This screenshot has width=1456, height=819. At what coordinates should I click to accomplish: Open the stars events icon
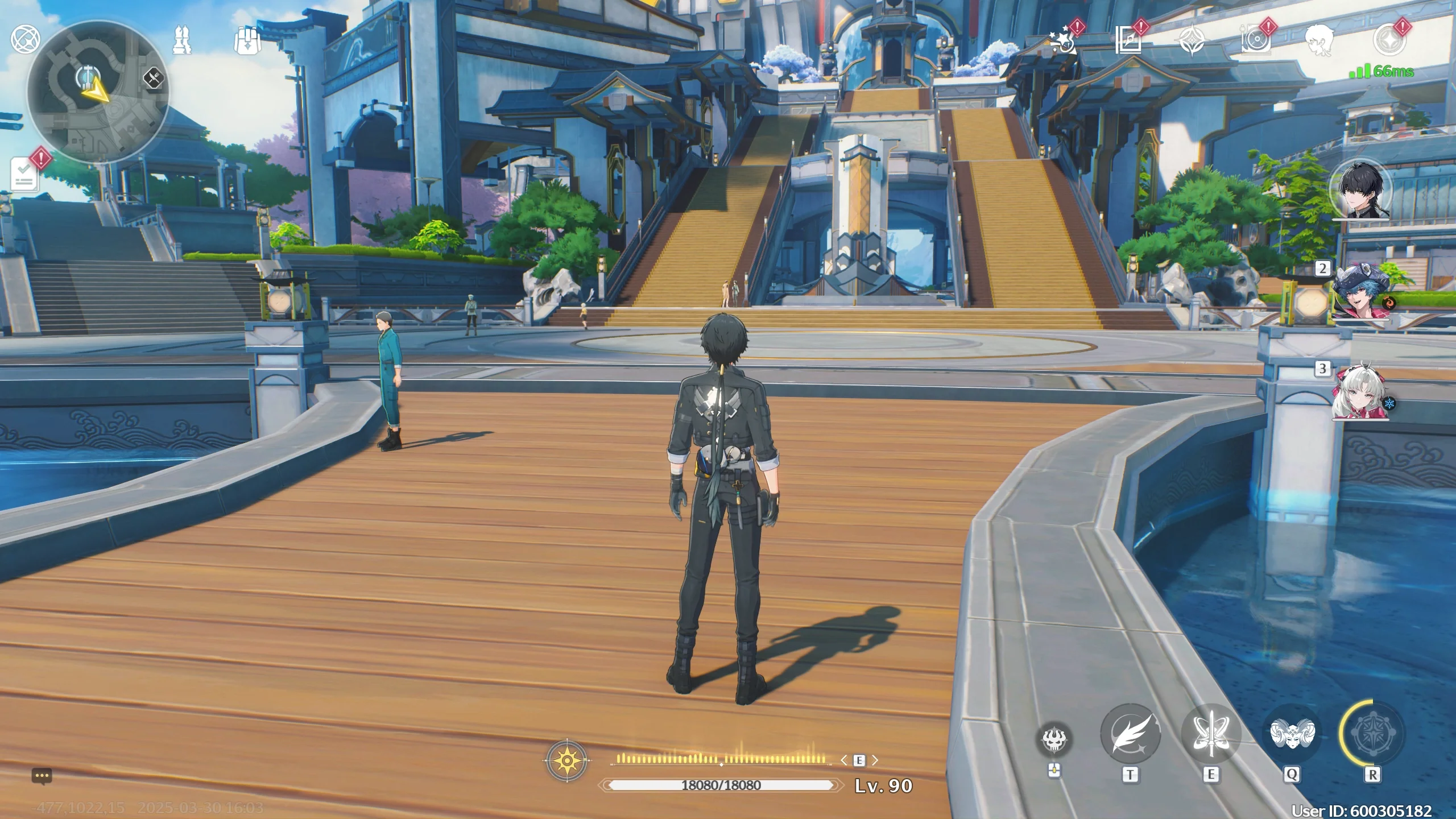[1064, 41]
